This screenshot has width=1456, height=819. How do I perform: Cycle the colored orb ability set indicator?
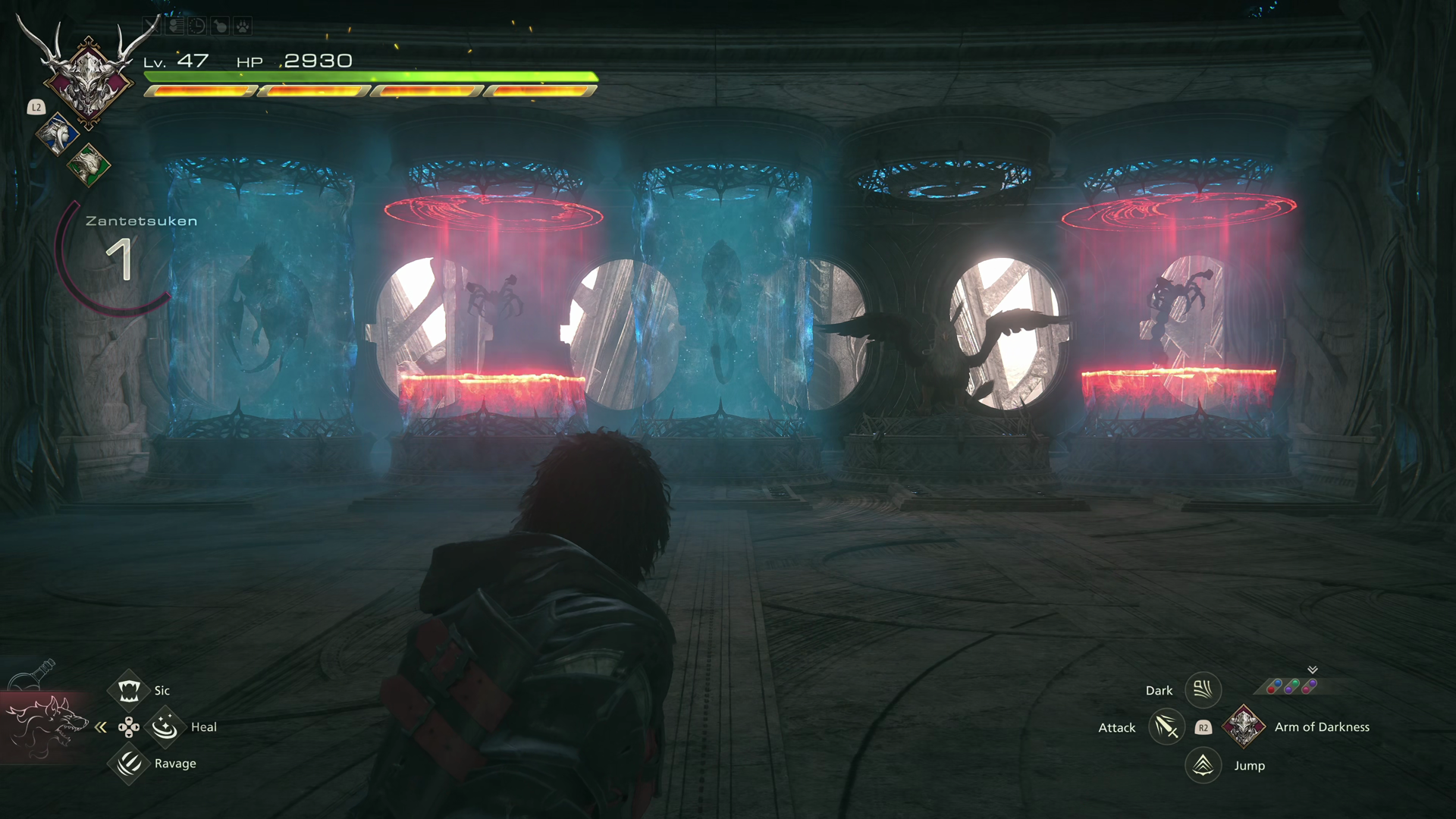point(1292,686)
